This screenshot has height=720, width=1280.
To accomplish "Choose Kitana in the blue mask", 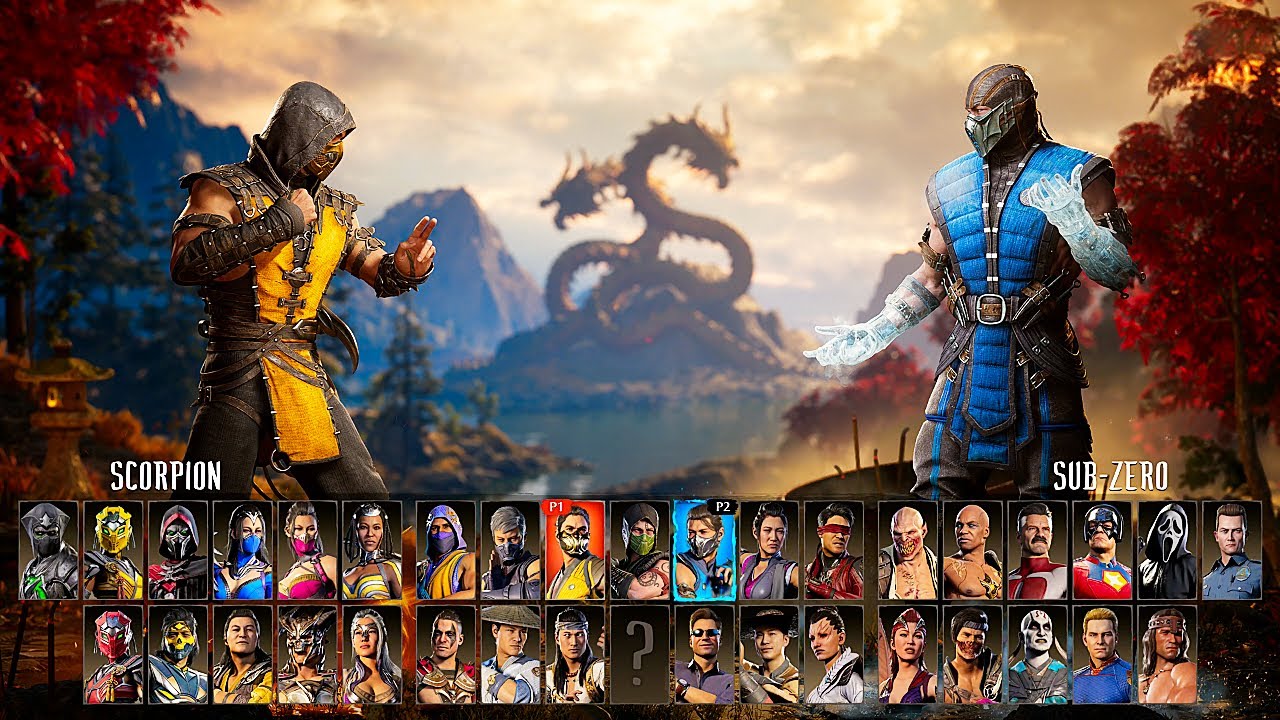I will pos(245,550).
